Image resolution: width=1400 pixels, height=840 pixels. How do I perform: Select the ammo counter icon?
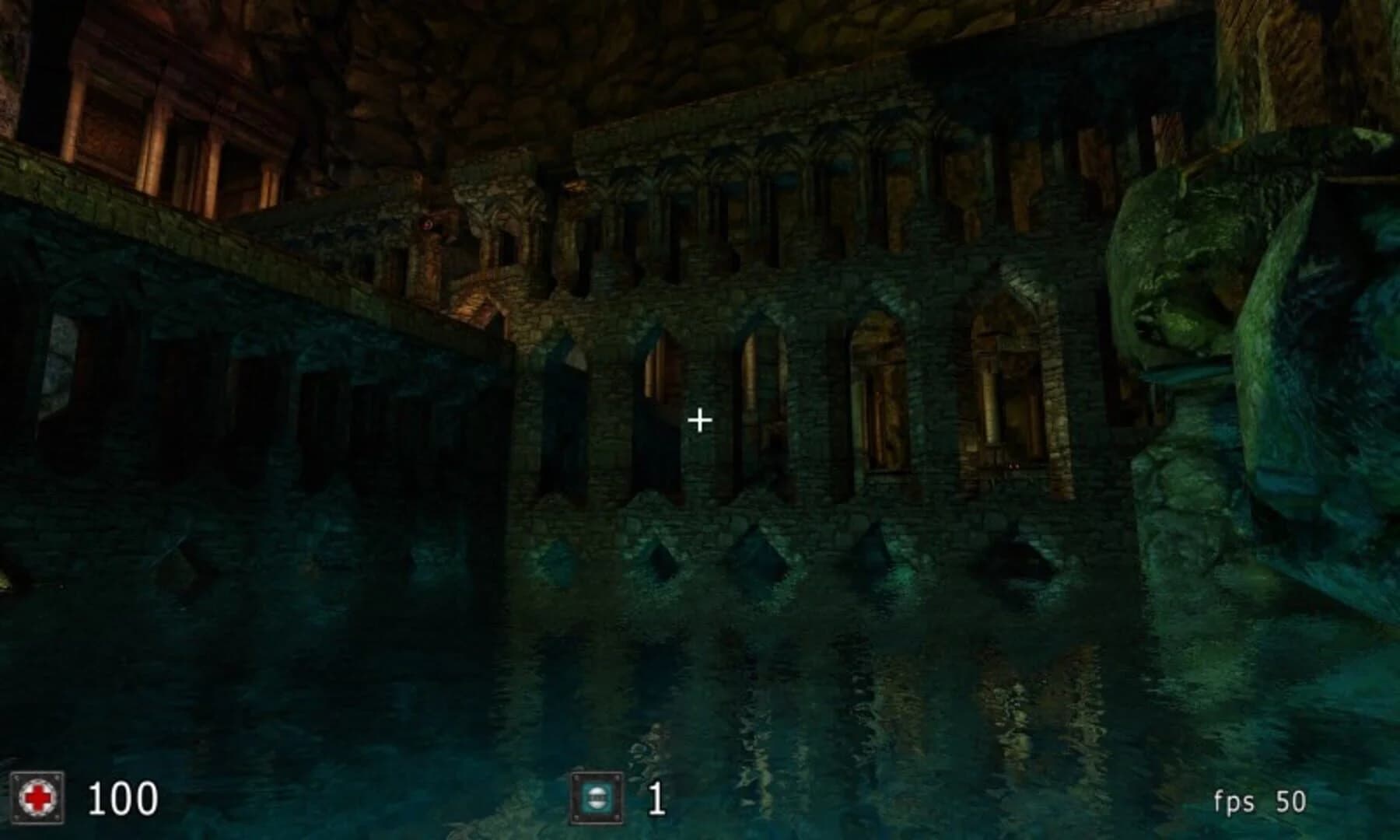click(x=597, y=796)
